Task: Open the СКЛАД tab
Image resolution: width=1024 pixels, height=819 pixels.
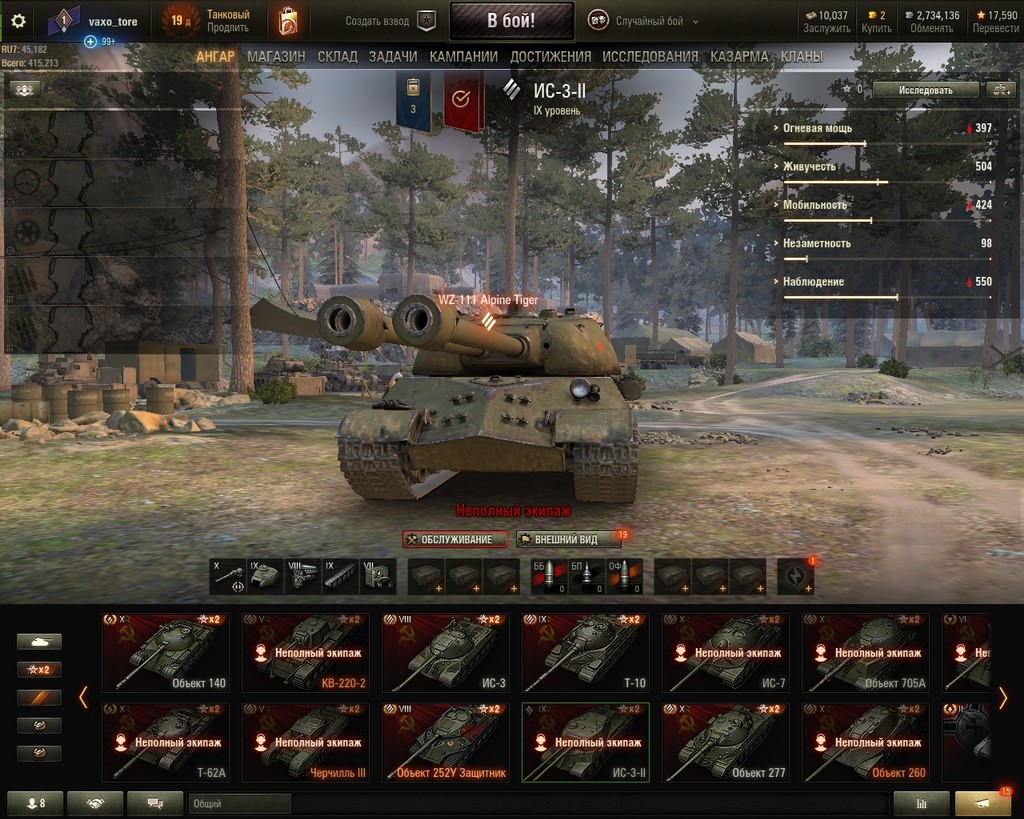Action: point(337,57)
